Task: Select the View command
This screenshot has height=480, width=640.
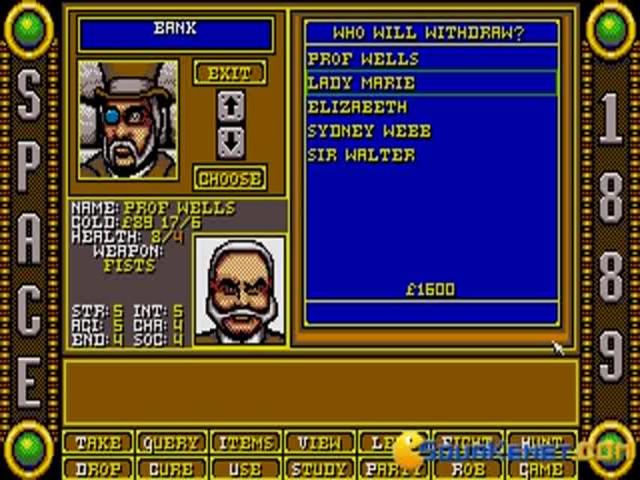Action: (317, 443)
